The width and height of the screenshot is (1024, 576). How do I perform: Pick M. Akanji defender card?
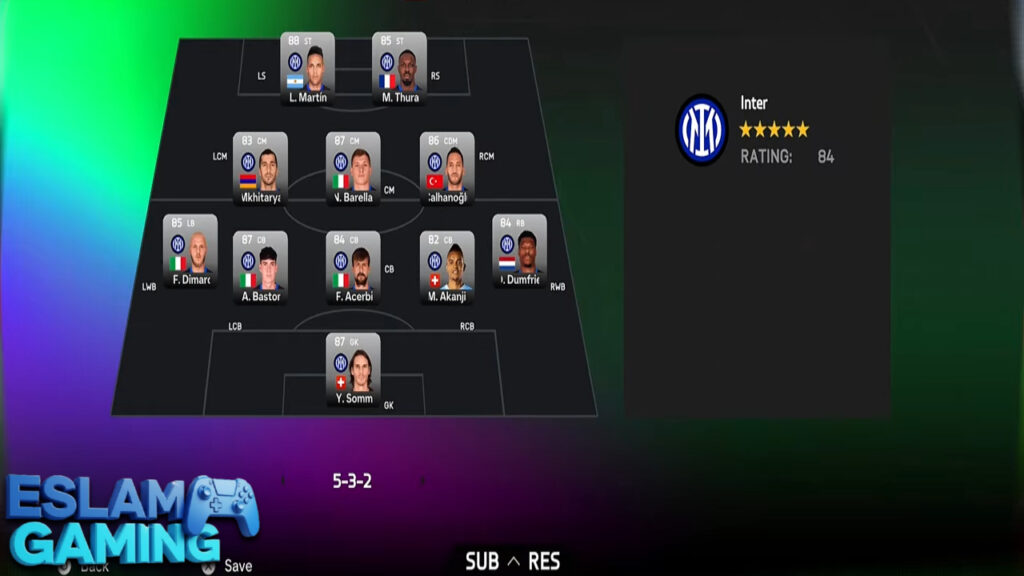pos(446,267)
